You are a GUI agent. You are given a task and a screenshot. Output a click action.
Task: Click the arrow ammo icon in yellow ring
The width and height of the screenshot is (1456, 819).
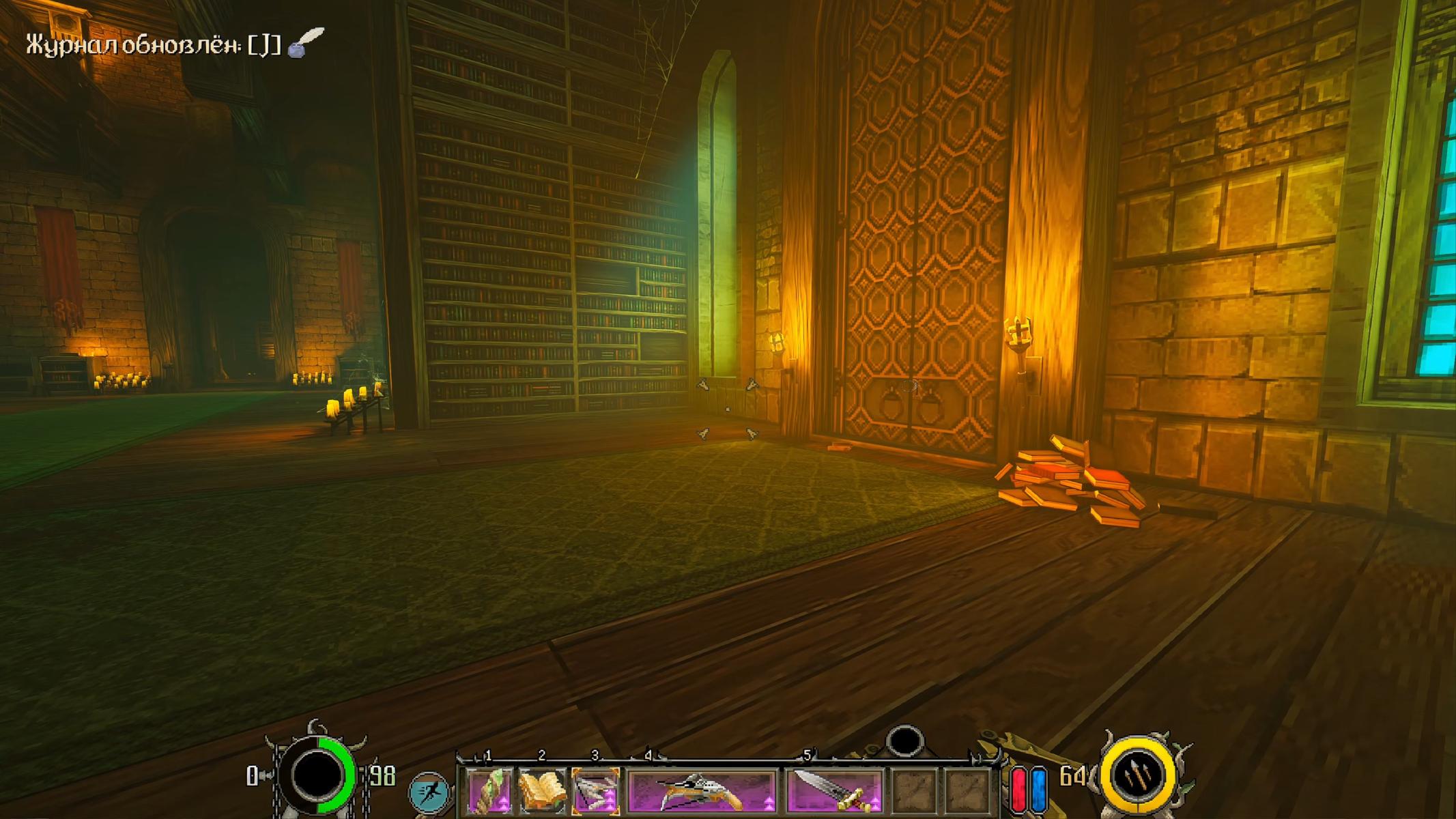tap(1138, 776)
